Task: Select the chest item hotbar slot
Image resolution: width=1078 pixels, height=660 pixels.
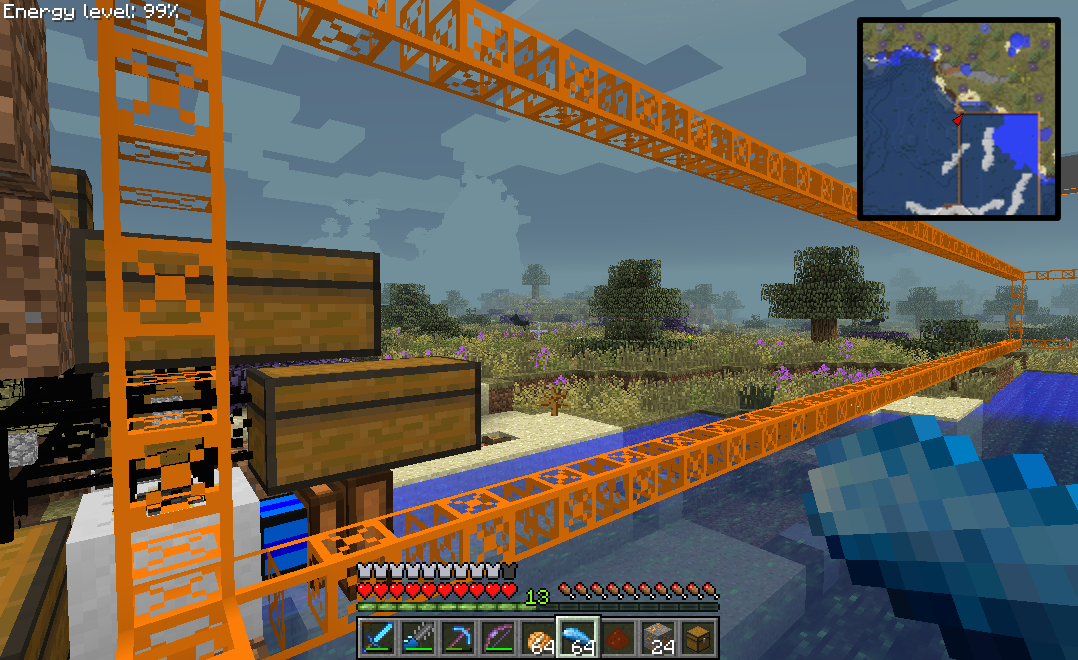Action: pos(699,637)
